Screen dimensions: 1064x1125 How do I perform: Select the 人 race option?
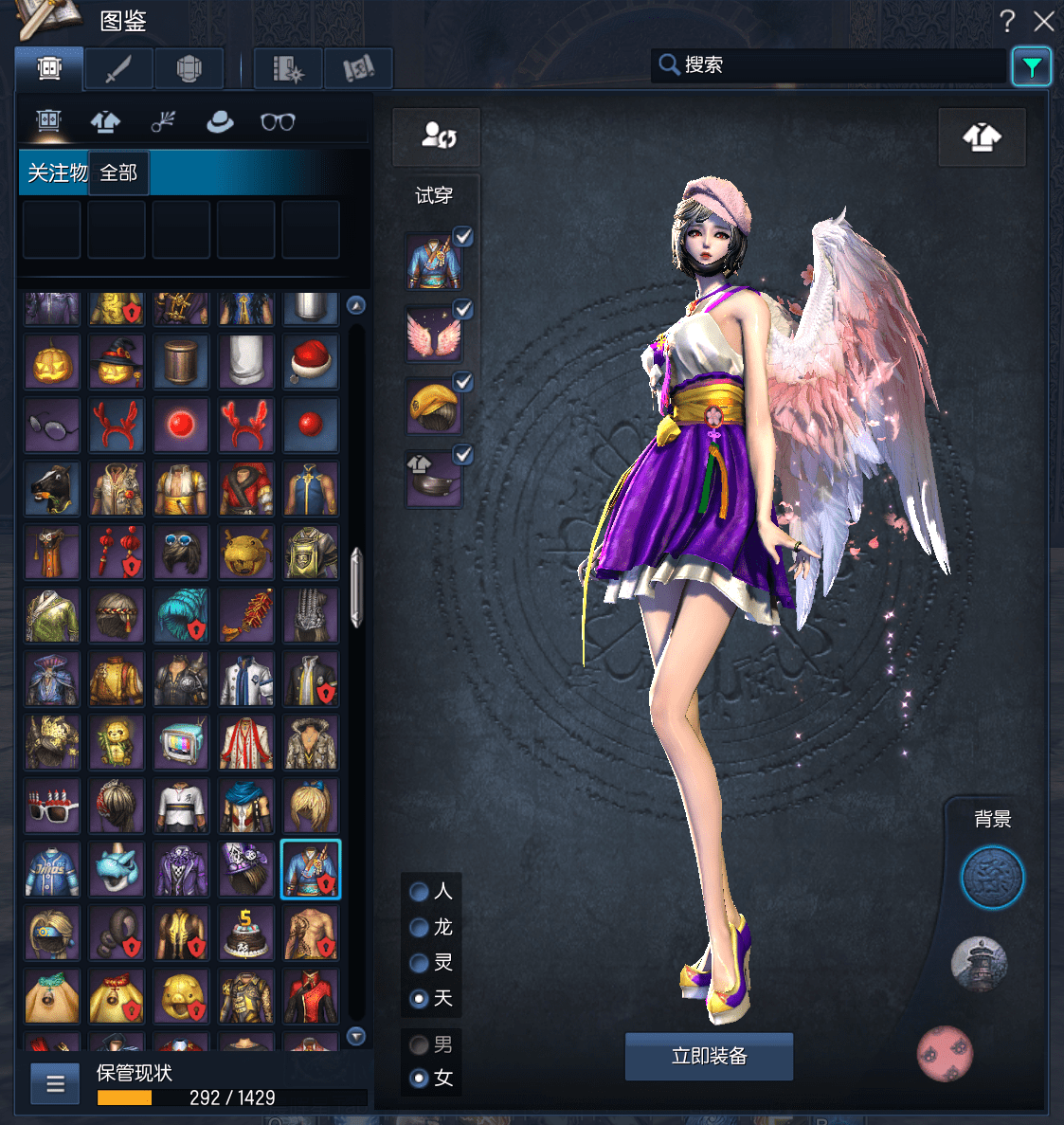point(419,892)
